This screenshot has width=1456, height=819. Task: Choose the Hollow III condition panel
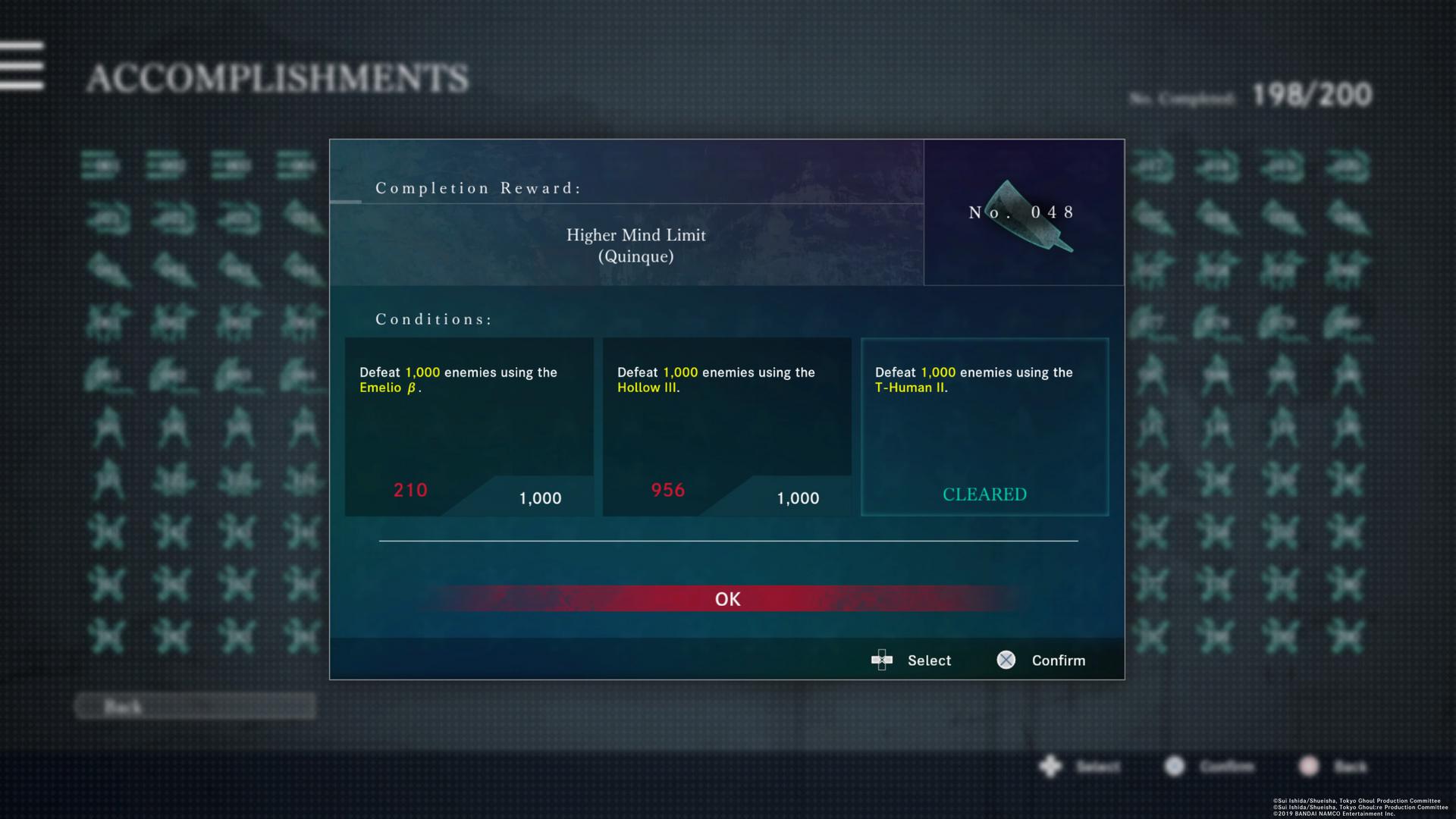coord(726,427)
